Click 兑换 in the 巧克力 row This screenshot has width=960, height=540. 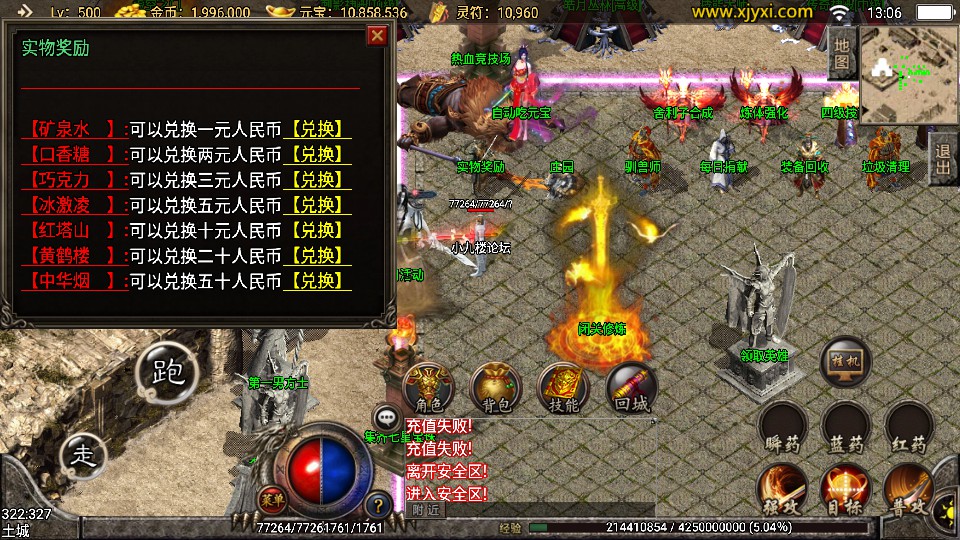pos(317,180)
